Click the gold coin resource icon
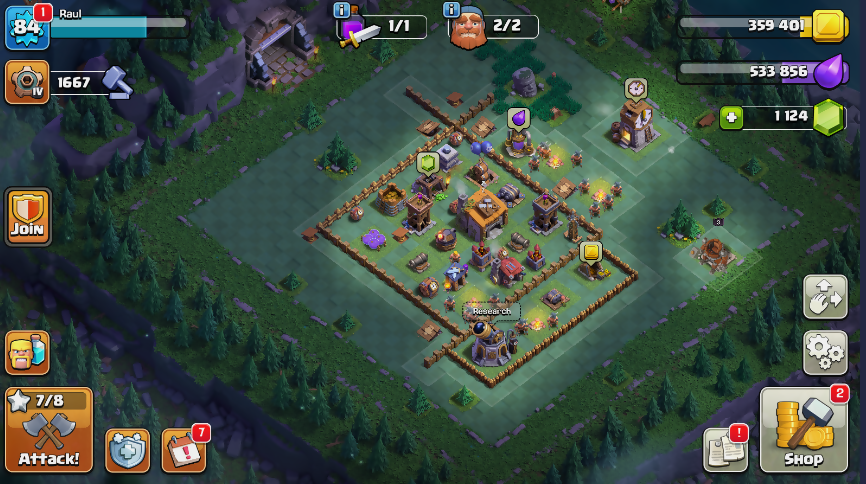The width and height of the screenshot is (866, 484). [x=828, y=25]
